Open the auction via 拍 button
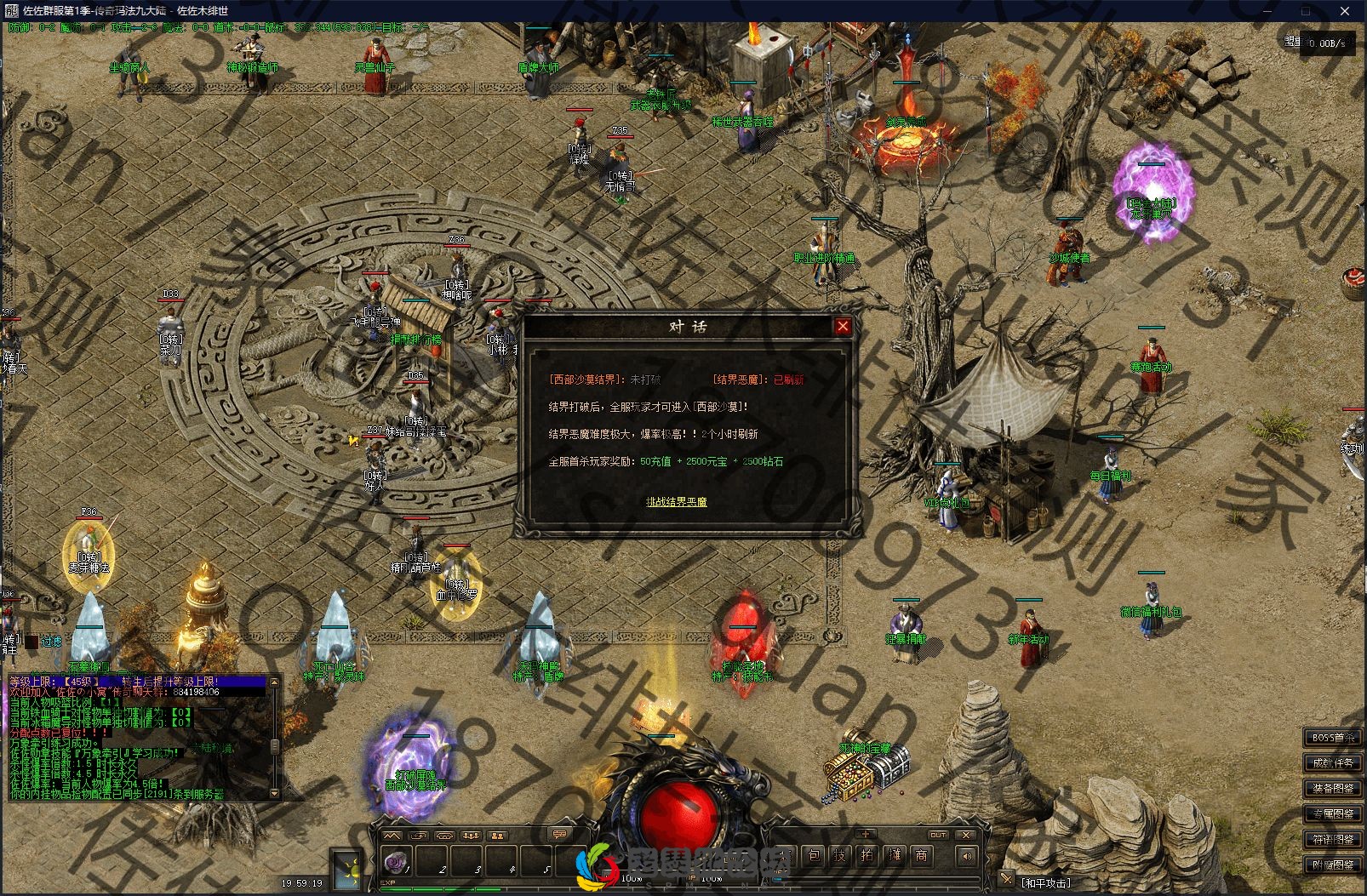This screenshot has height=896, width=1367. (867, 856)
